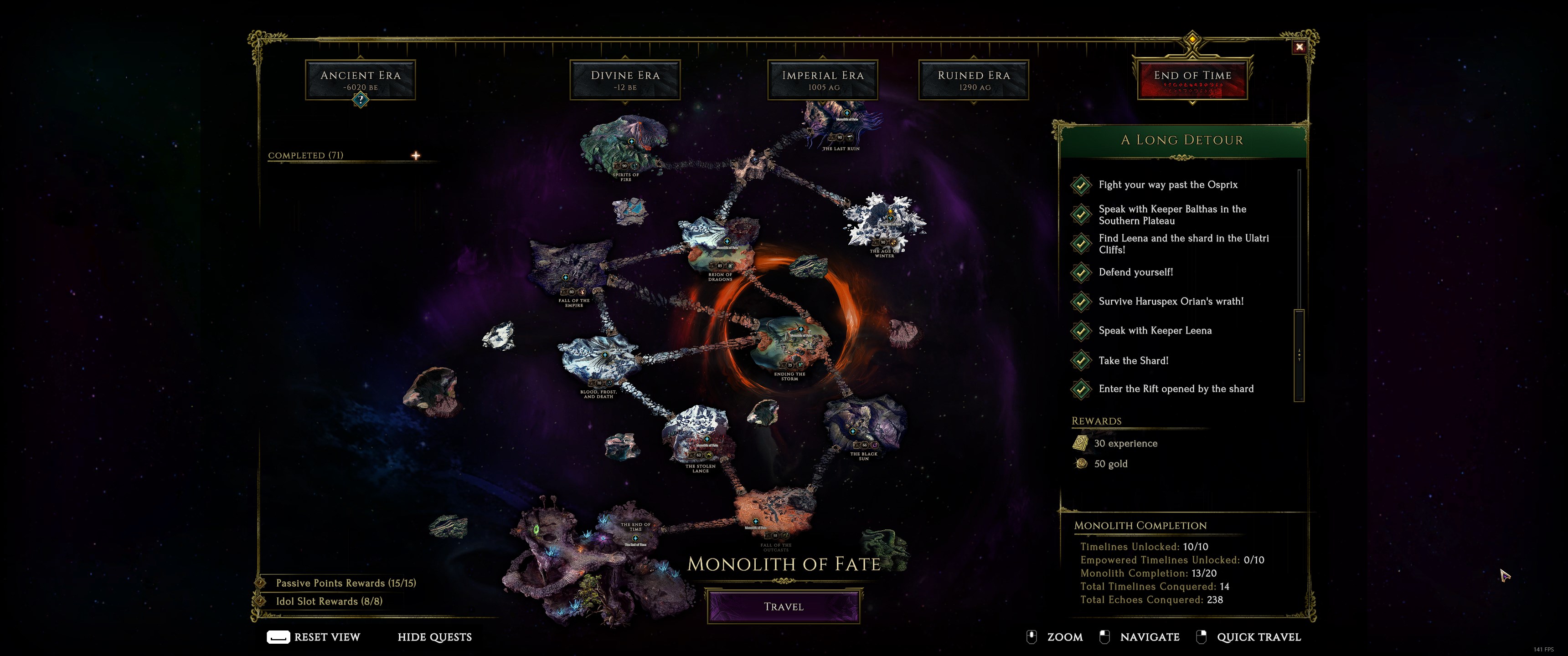Screen dimensions: 1568x656
Task: Pick The Age of Winter timeline island
Action: click(884, 222)
